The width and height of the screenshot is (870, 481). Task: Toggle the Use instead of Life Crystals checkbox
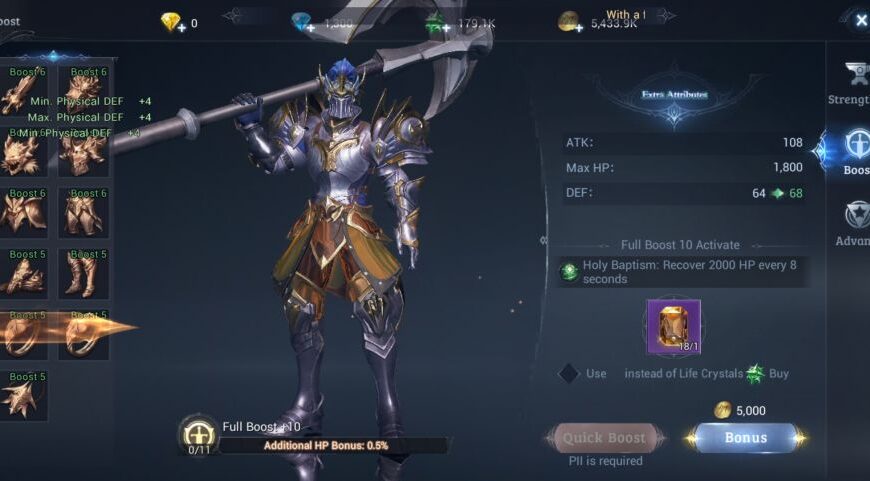[568, 373]
